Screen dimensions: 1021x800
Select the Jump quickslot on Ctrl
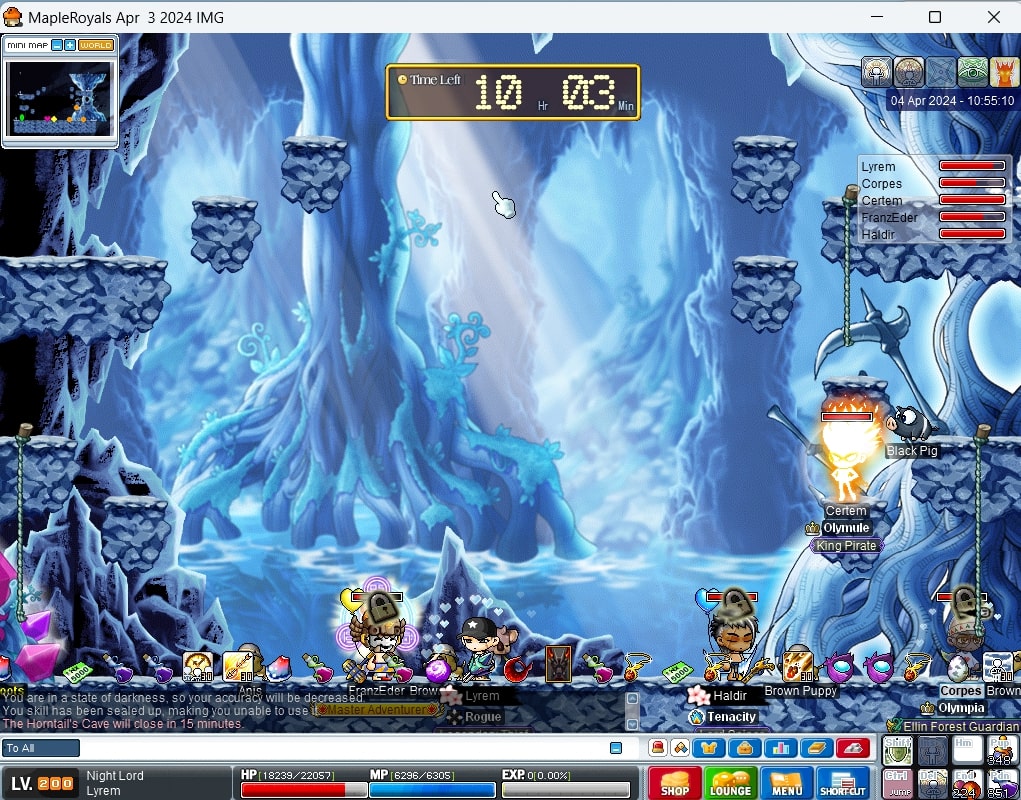897,783
